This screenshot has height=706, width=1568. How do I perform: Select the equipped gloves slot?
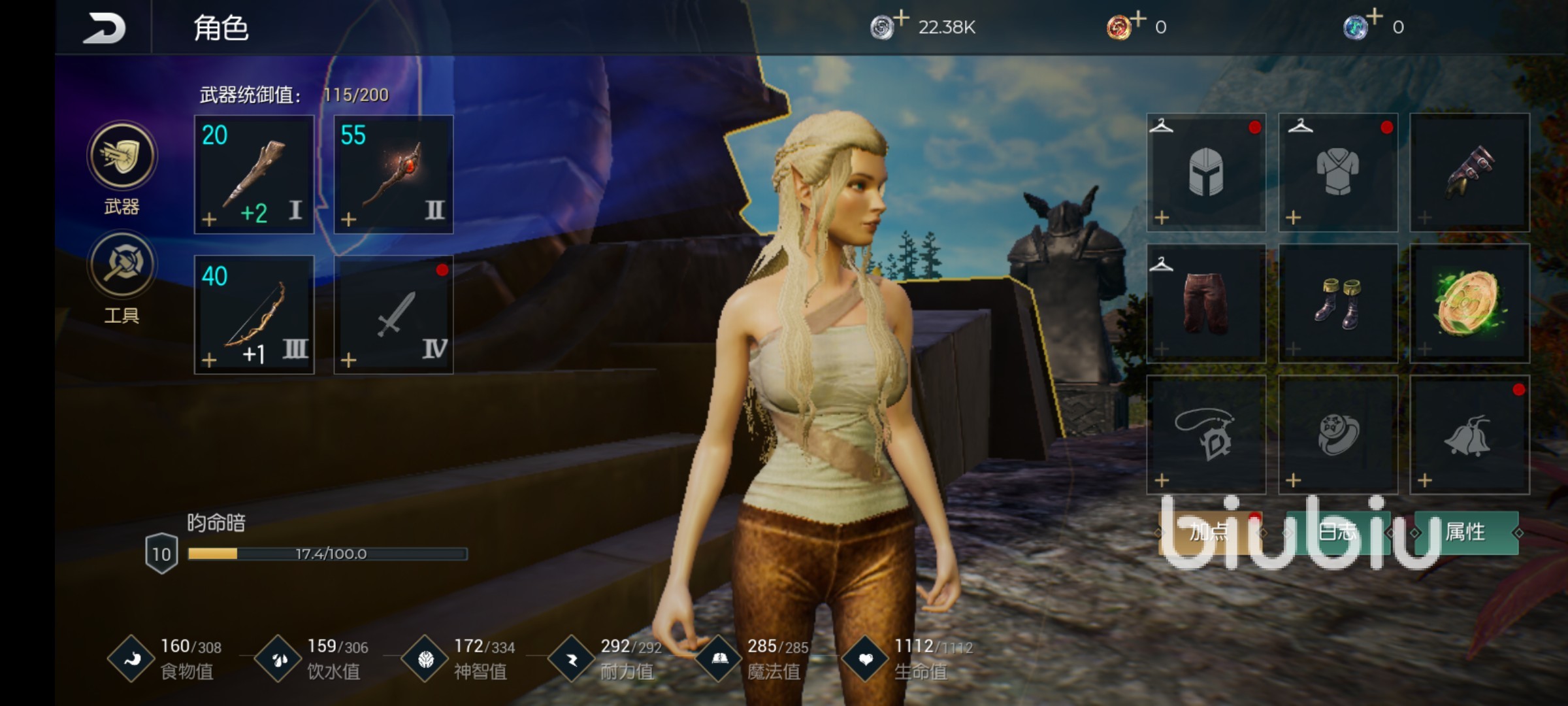(x=1469, y=173)
